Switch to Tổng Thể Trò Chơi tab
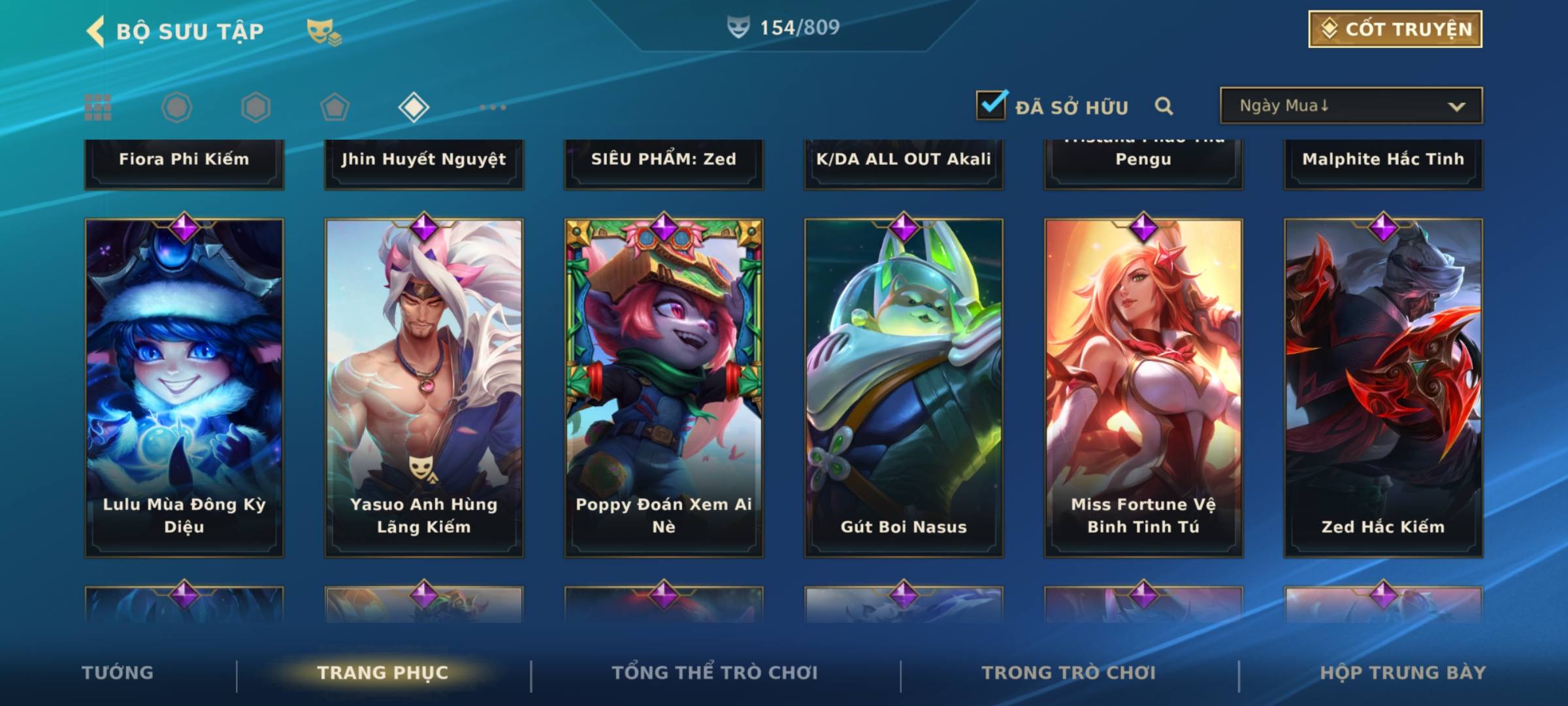The height and width of the screenshot is (706, 1568). click(715, 673)
